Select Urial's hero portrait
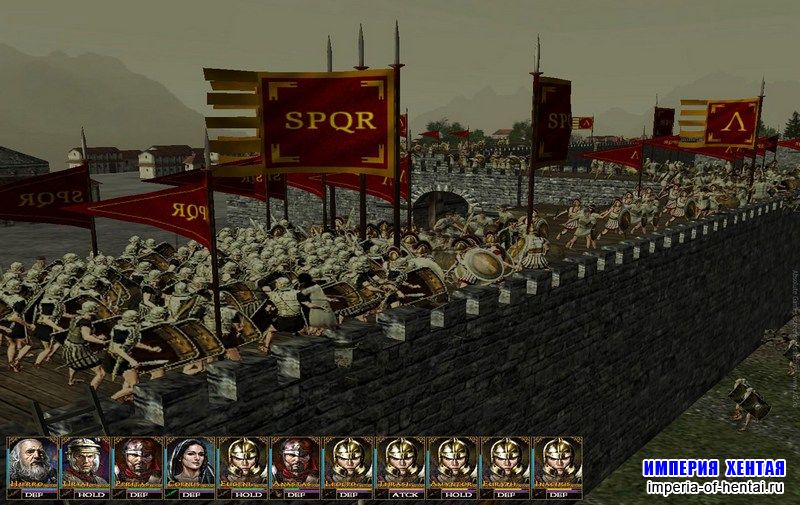The image size is (800, 505). pyautogui.click(x=85, y=461)
